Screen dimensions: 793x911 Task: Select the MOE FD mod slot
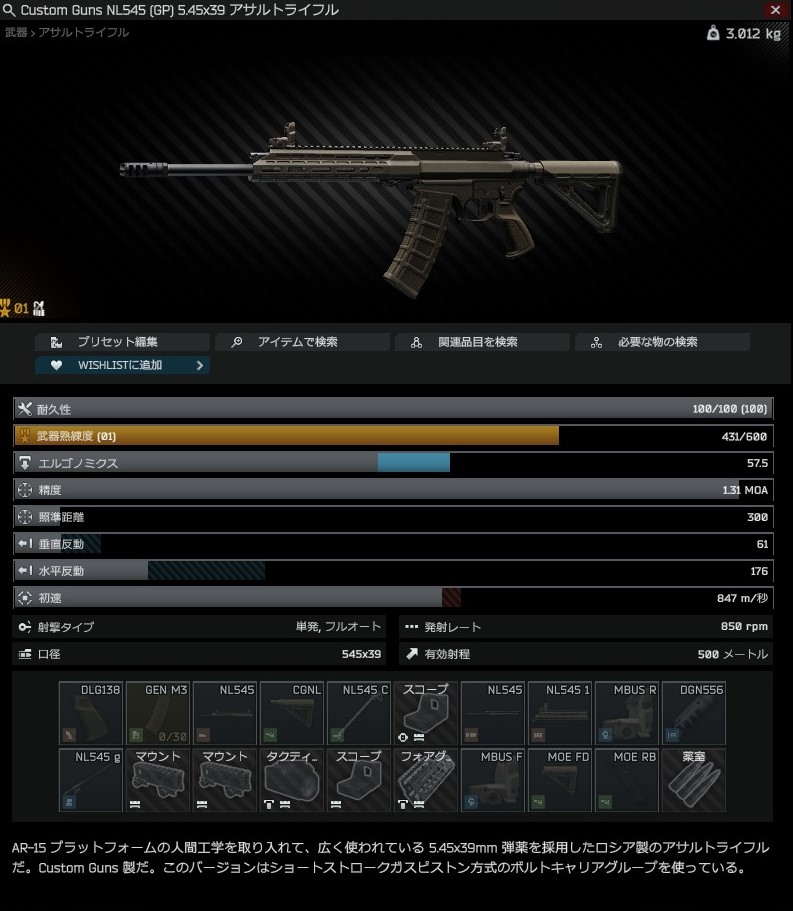pyautogui.click(x=560, y=780)
